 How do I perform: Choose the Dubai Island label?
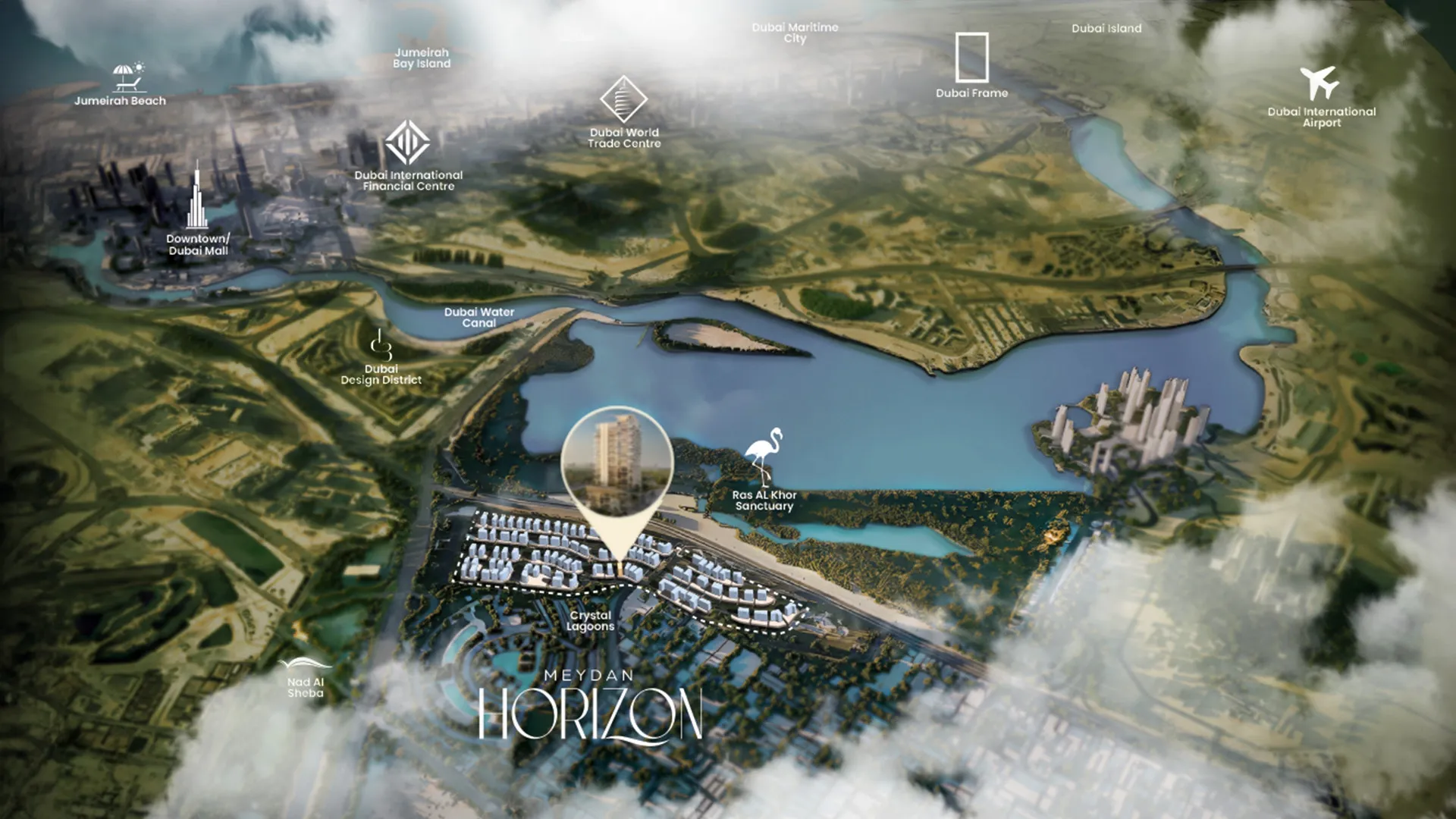1106,29
